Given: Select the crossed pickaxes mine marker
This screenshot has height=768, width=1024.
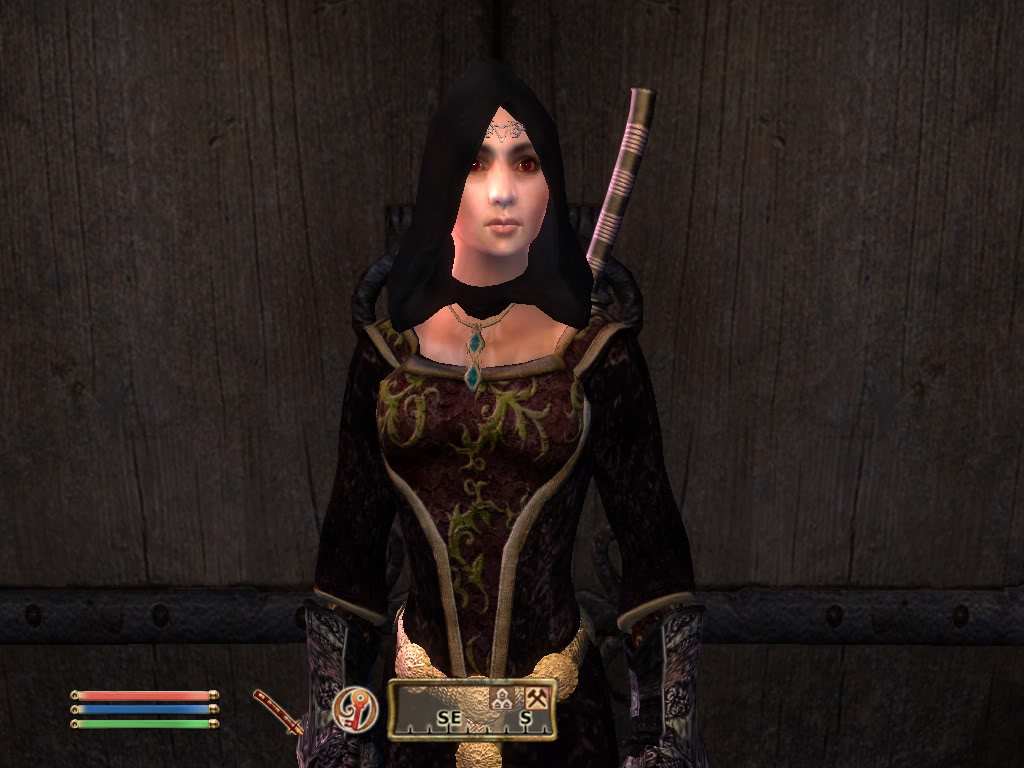Looking at the screenshot, I should click(x=538, y=700).
